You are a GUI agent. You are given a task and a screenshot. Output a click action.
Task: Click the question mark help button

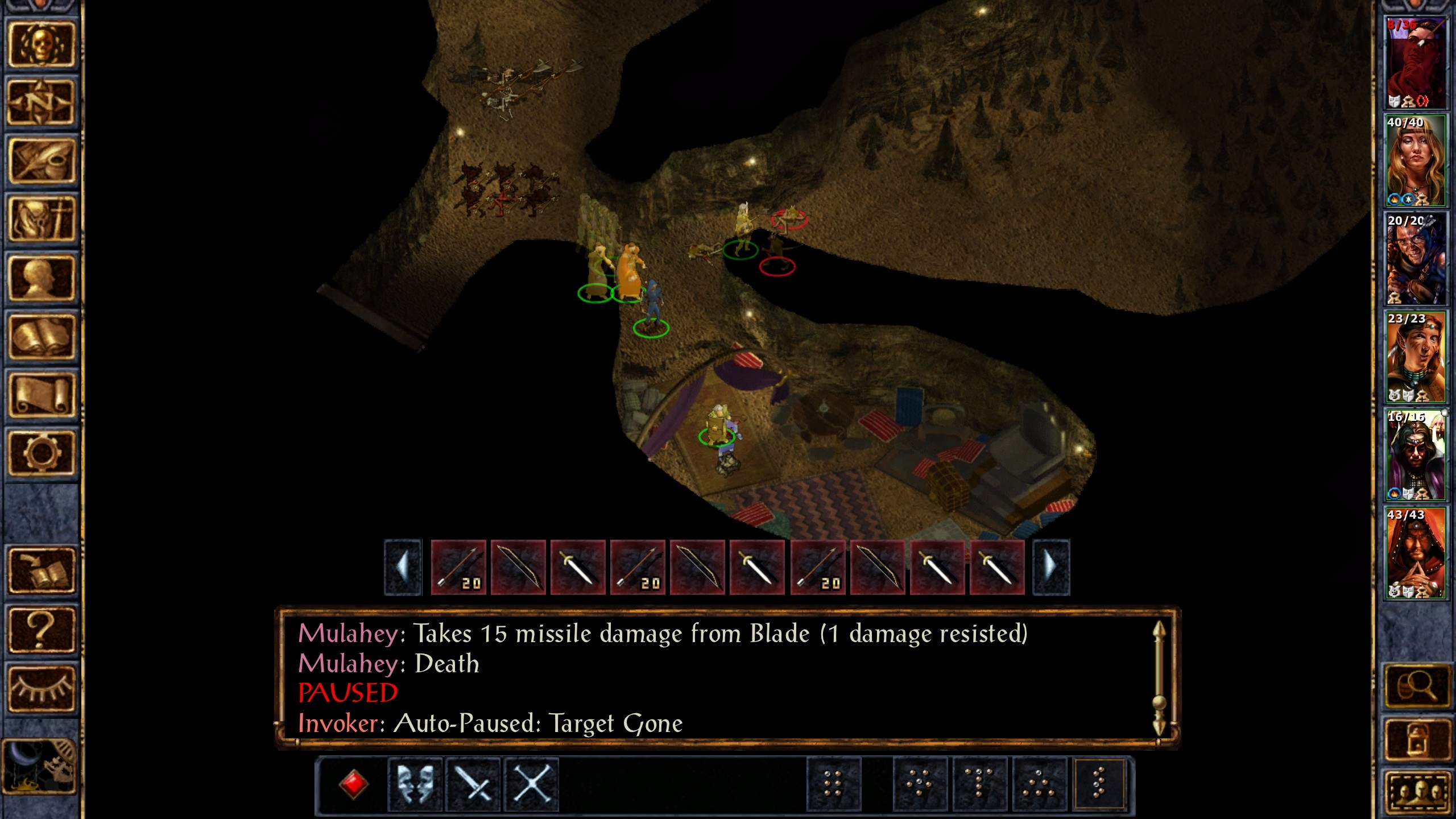point(41,630)
